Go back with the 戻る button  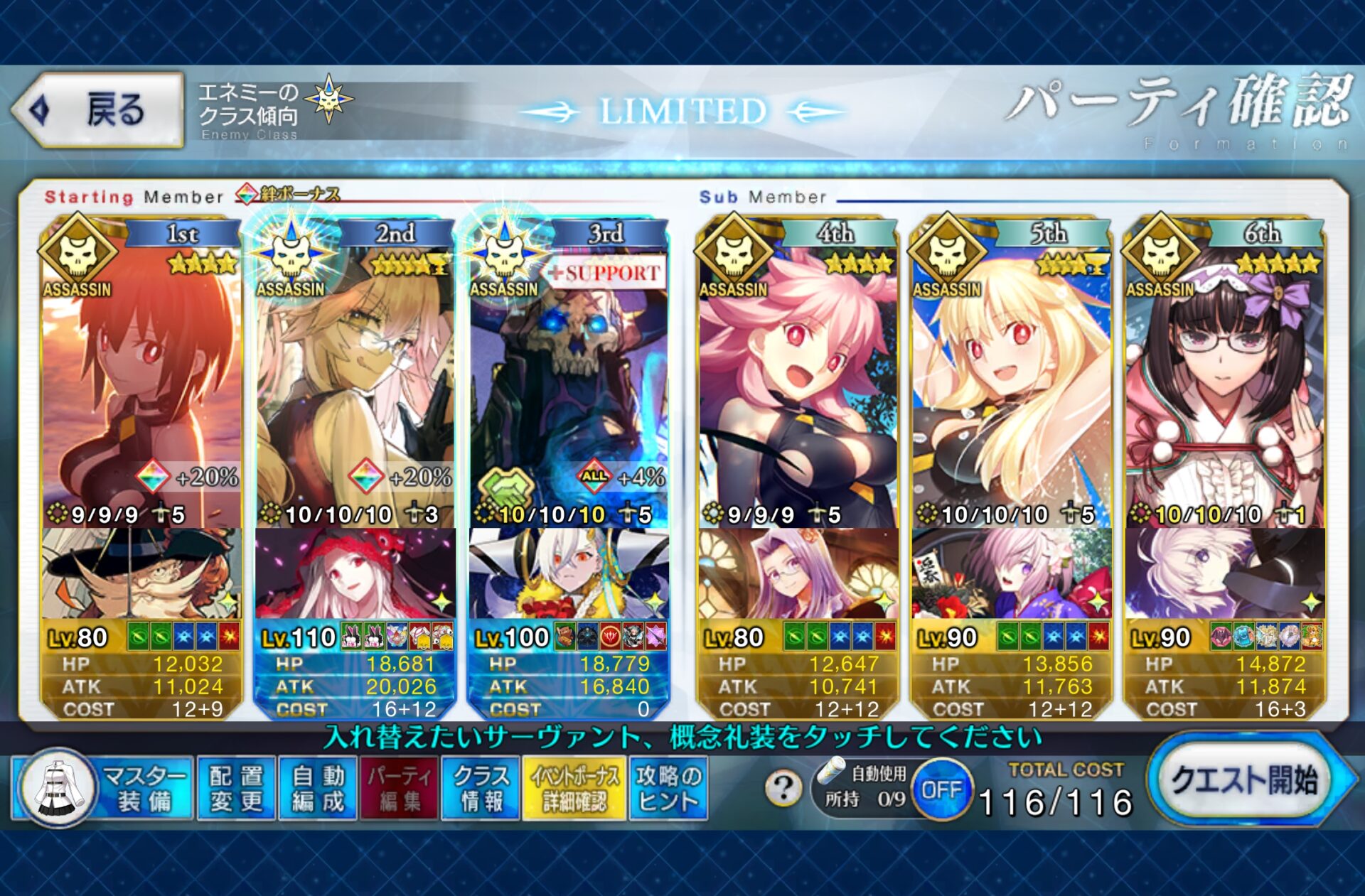100,110
